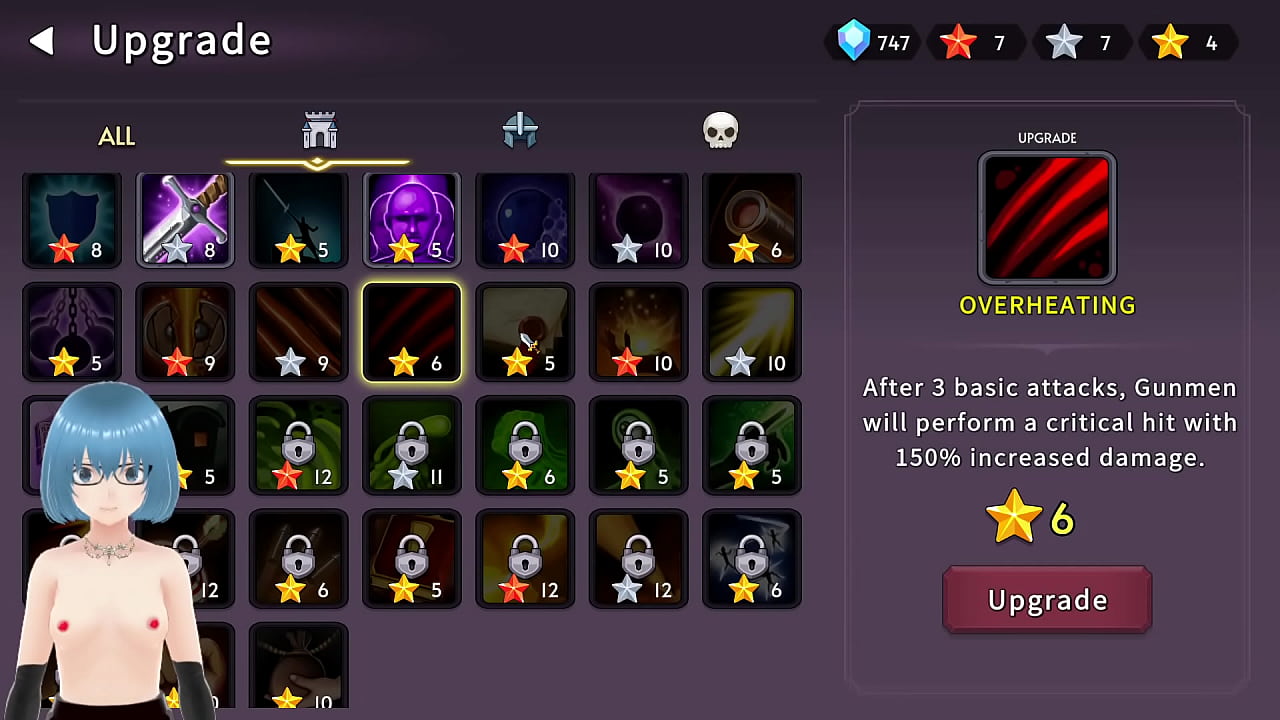The image size is (1280, 720).
Task: Select the yellow light beam upgrade icon
Action: click(751, 330)
